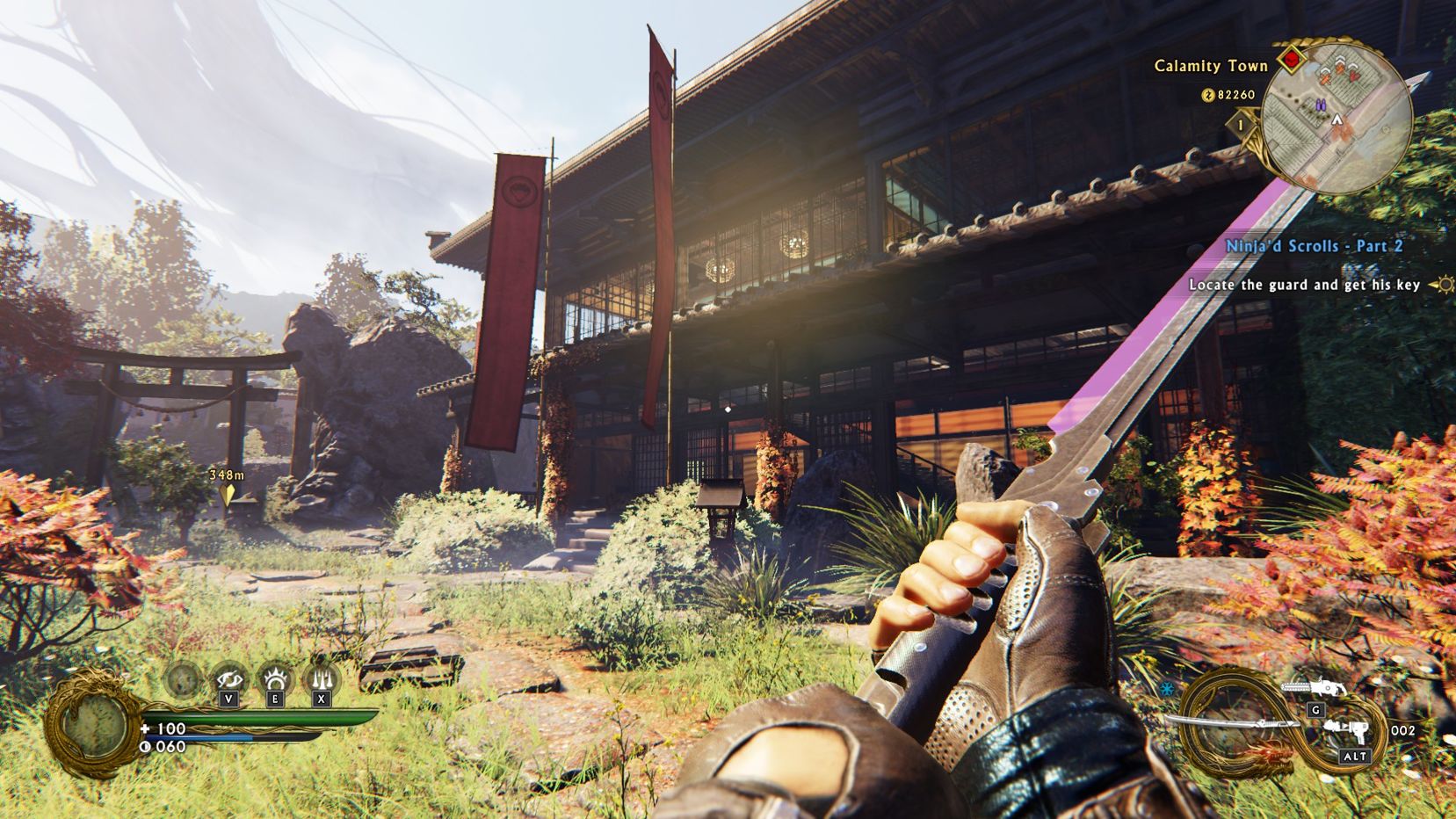The image size is (1456, 819).
Task: Activate the crossed-eye vanish ability
Action: pyautogui.click(x=228, y=678)
